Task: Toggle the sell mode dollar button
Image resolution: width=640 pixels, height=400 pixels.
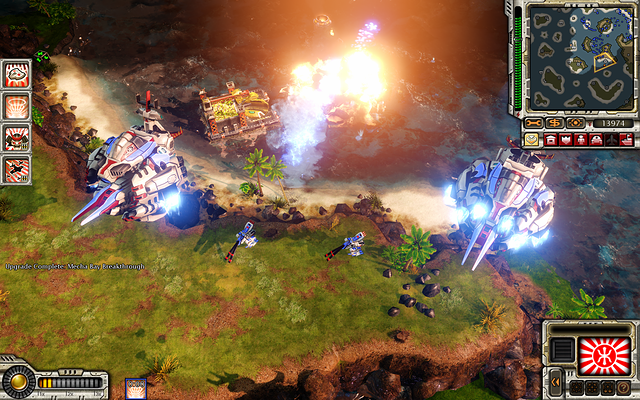Action: pyautogui.click(x=554, y=123)
